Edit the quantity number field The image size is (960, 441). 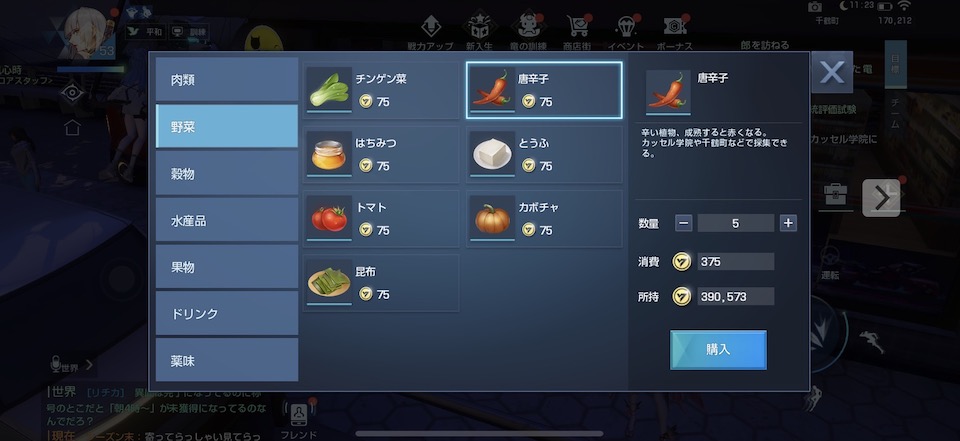pyautogui.click(x=735, y=223)
